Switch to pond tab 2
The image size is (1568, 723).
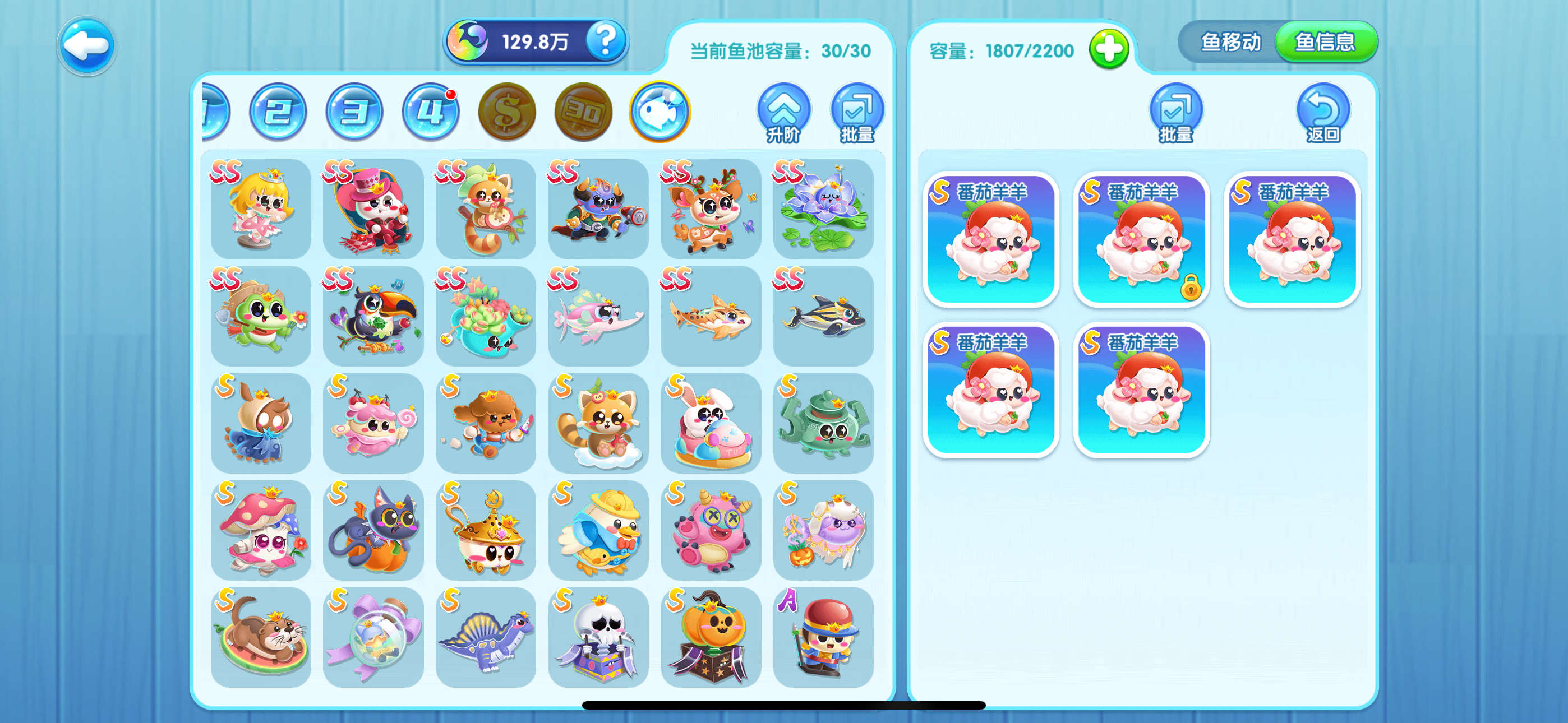[x=277, y=112]
